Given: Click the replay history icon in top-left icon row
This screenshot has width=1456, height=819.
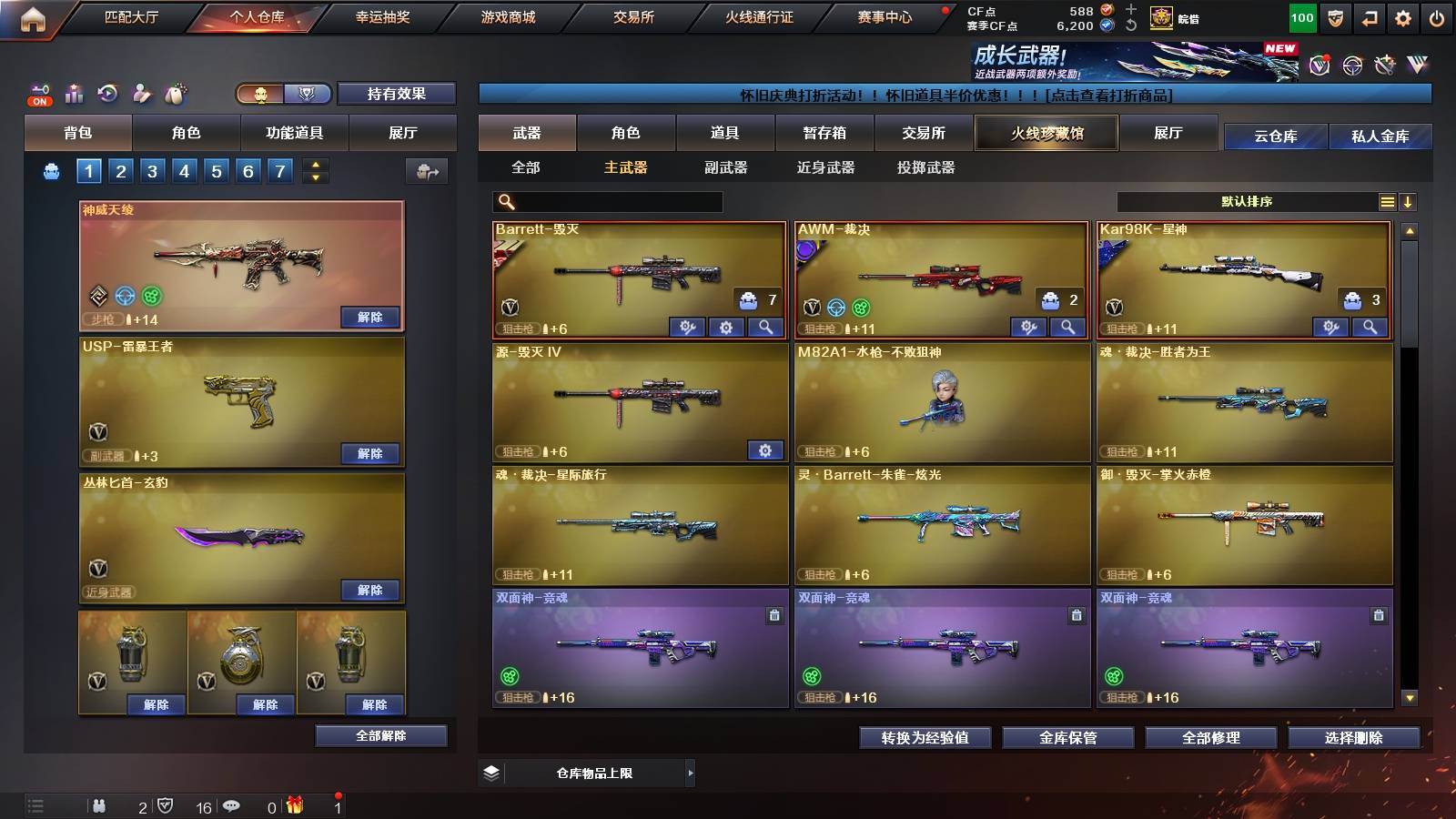Looking at the screenshot, I should click(x=108, y=93).
